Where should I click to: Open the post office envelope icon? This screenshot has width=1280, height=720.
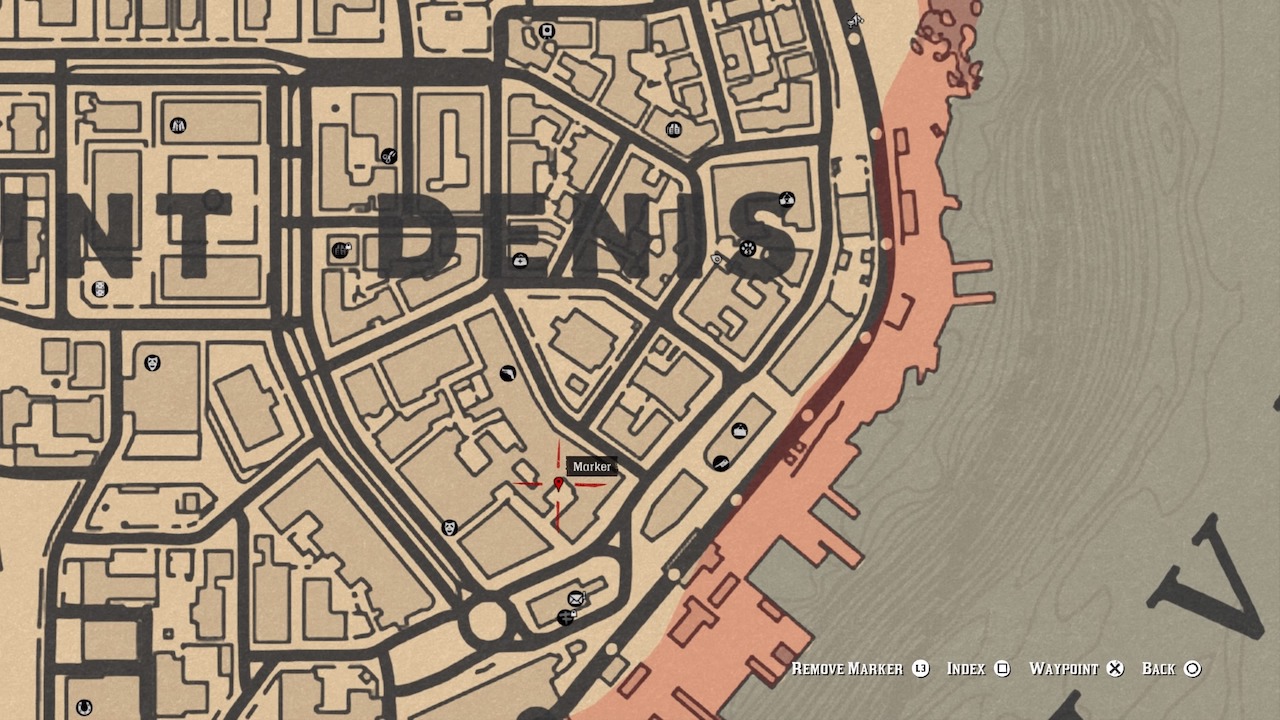(575, 597)
